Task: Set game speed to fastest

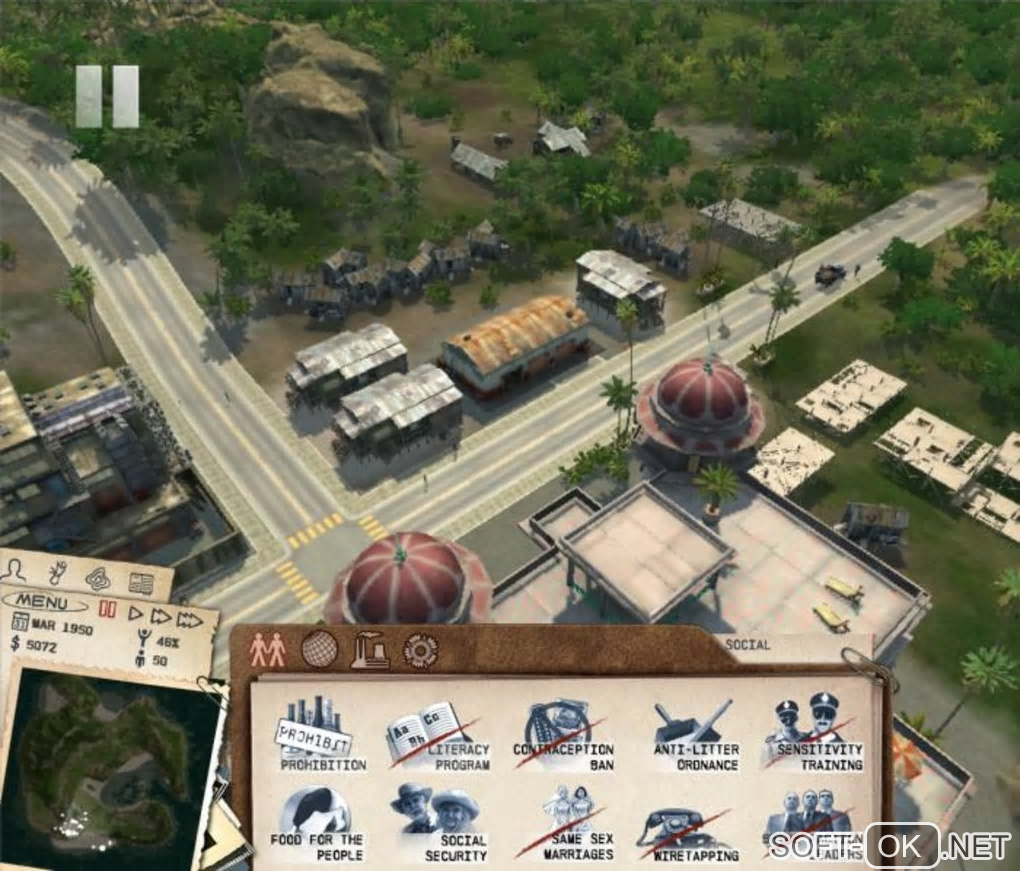Action: point(190,621)
